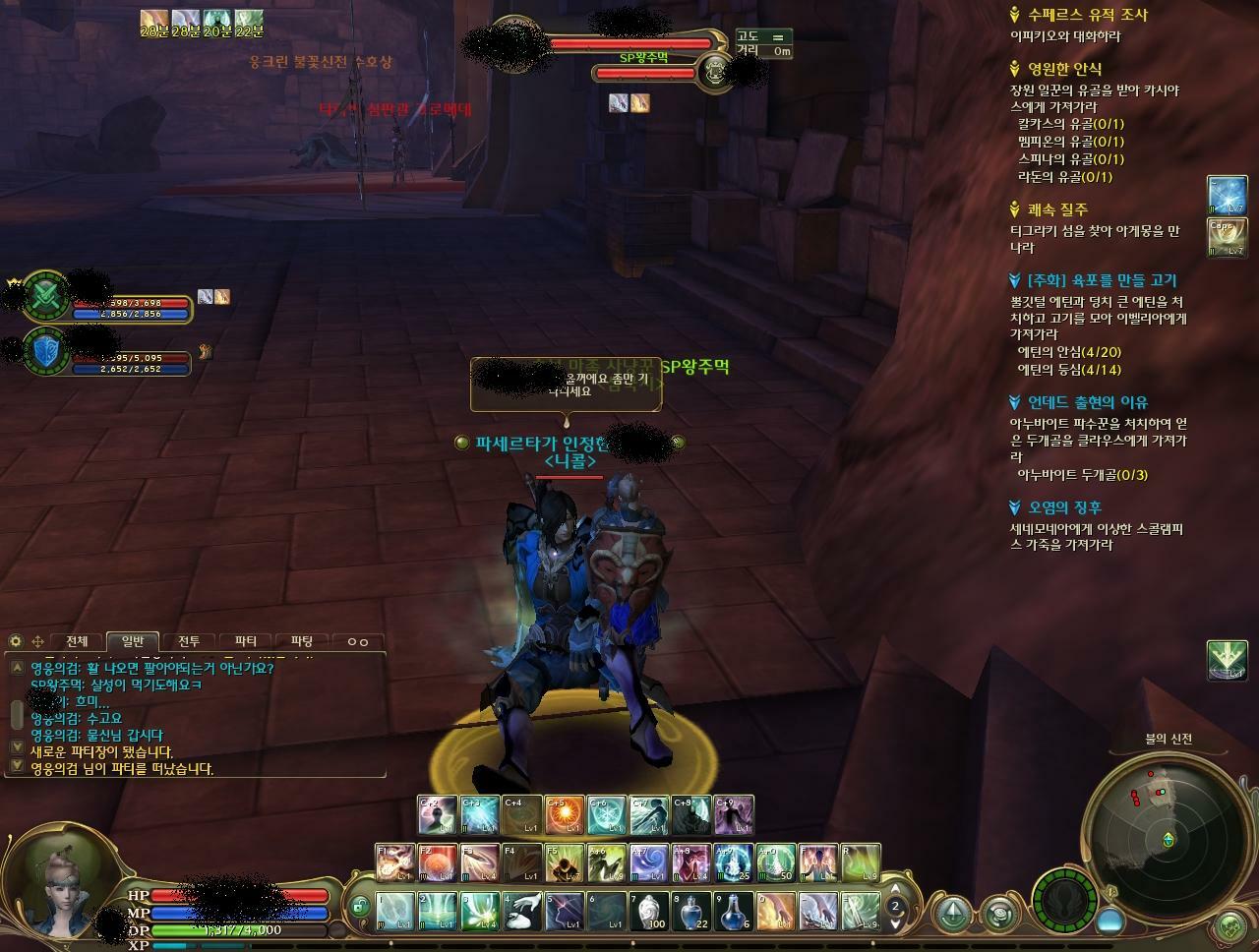Open the 영원한 안식 quest entry
1259x952 pixels.
(x=1064, y=69)
